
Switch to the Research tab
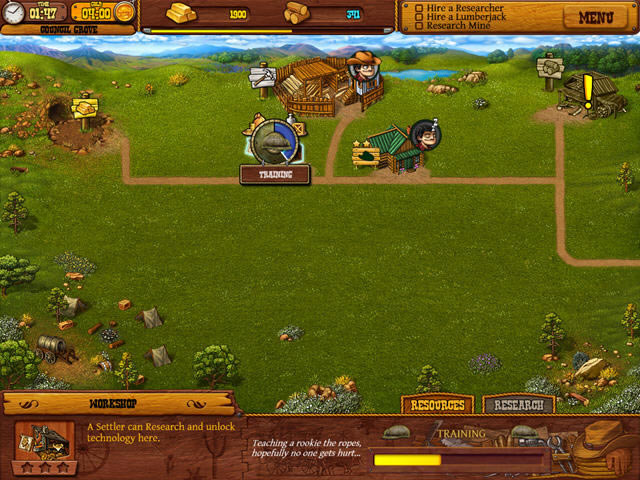pos(518,405)
